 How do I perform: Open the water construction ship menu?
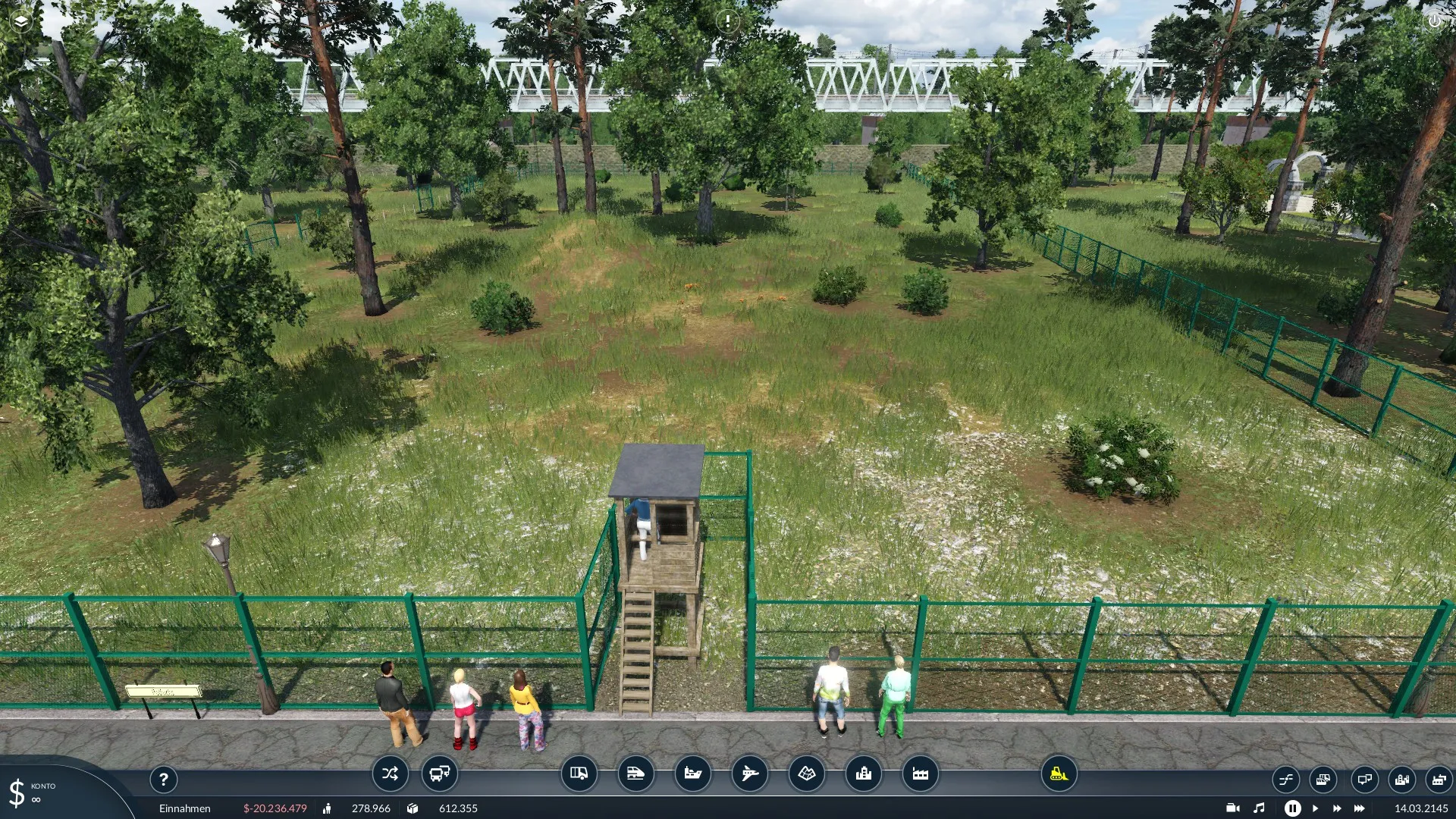[692, 773]
